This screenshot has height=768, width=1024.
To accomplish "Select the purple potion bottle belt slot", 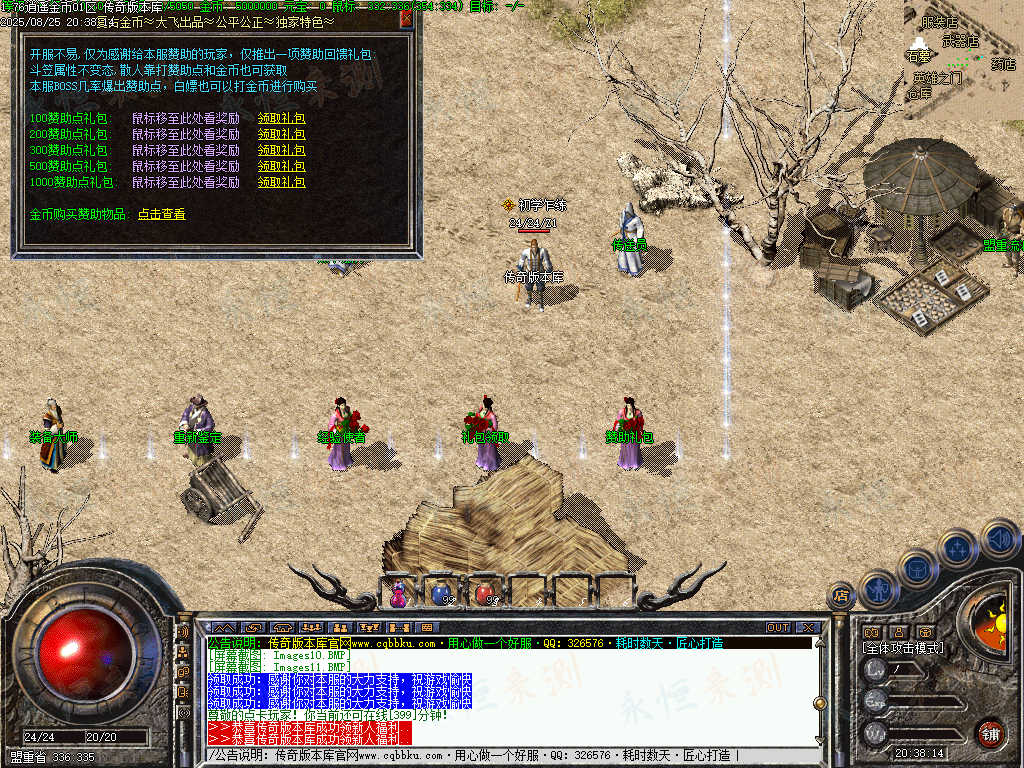I will click(399, 593).
